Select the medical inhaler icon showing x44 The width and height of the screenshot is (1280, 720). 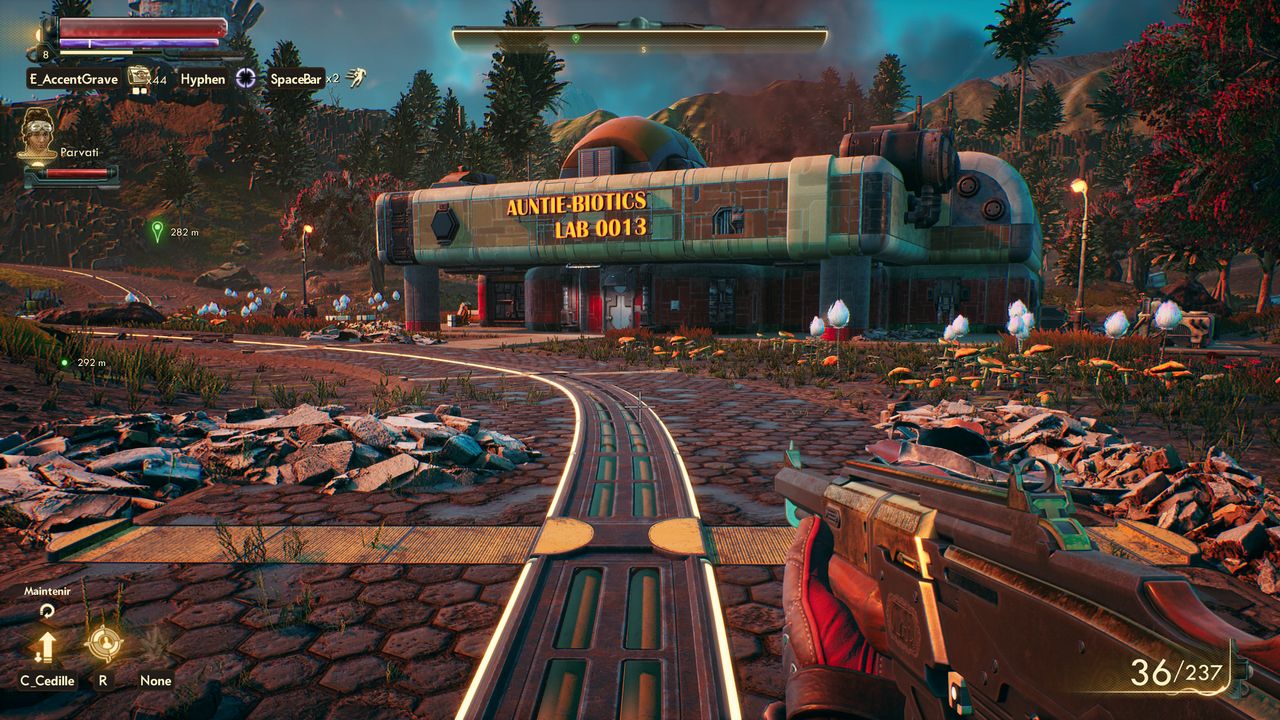coord(138,78)
